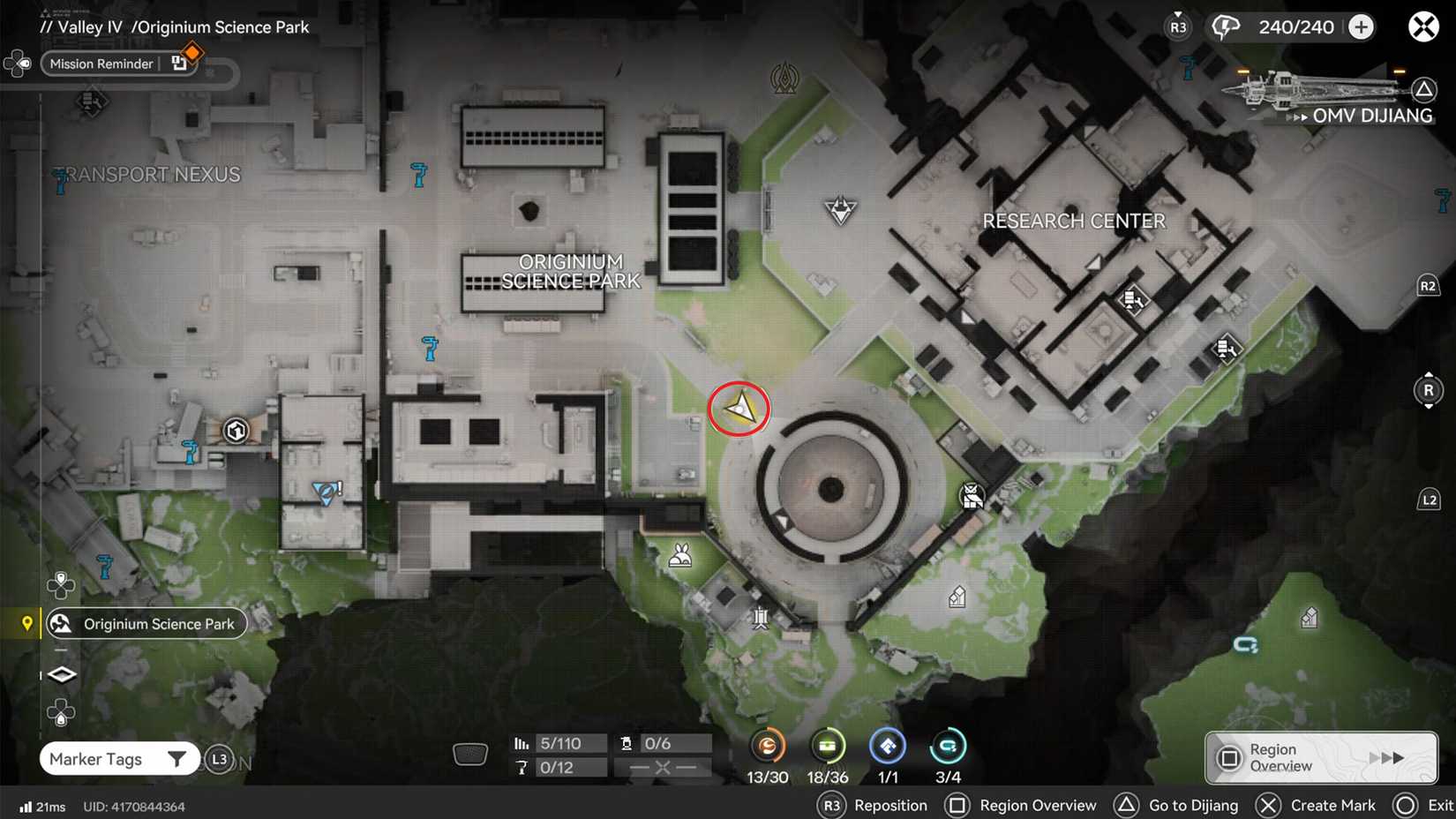Click the hexagonal factory icon near the buildings
The width and height of the screenshot is (1456, 819).
[x=234, y=431]
